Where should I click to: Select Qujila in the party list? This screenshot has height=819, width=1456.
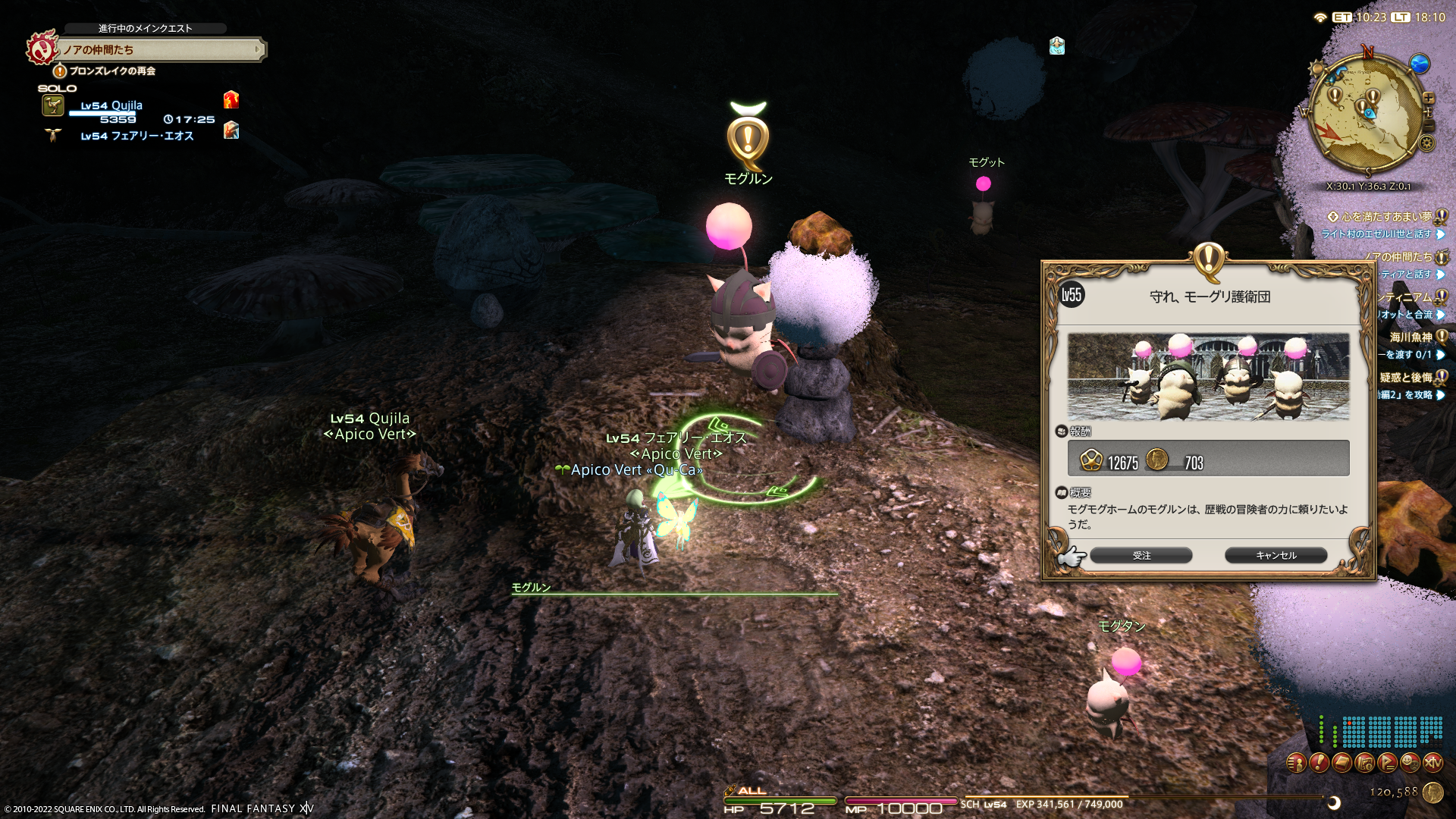pyautogui.click(x=111, y=105)
